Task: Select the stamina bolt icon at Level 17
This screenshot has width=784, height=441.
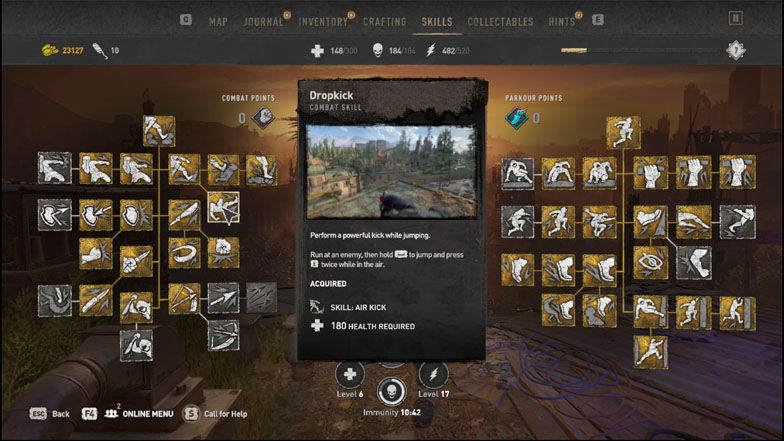Action: tap(432, 375)
